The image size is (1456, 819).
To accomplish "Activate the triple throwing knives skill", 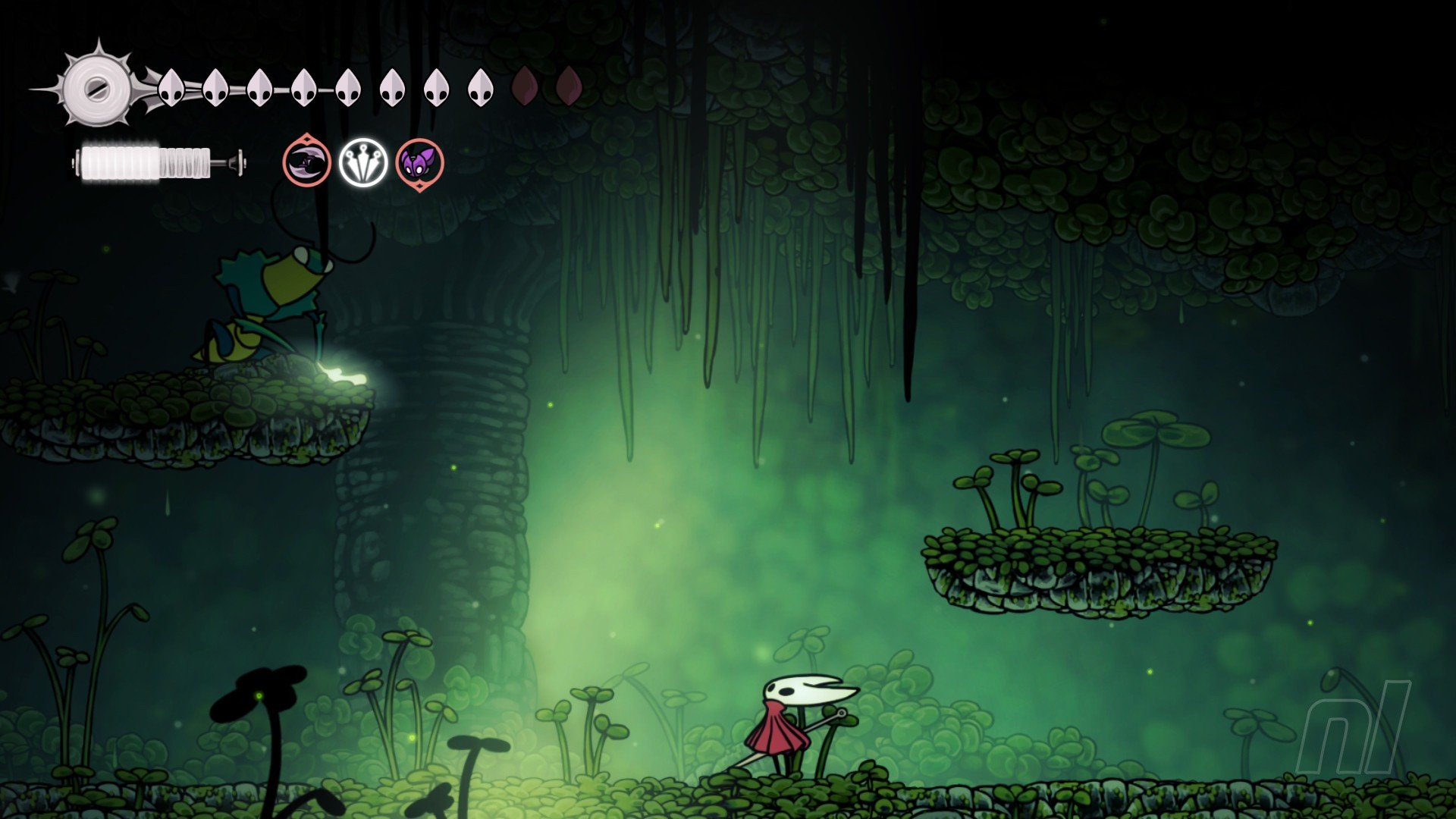I will [363, 162].
